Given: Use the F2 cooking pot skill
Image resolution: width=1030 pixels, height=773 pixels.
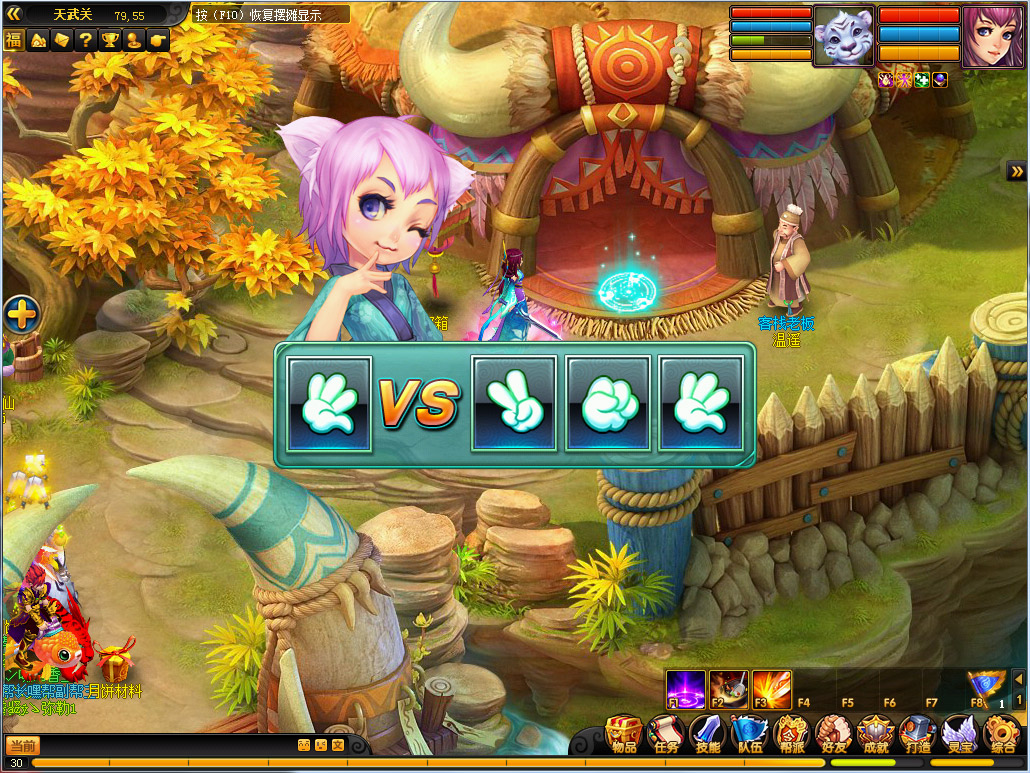Looking at the screenshot, I should pyautogui.click(x=728, y=689).
